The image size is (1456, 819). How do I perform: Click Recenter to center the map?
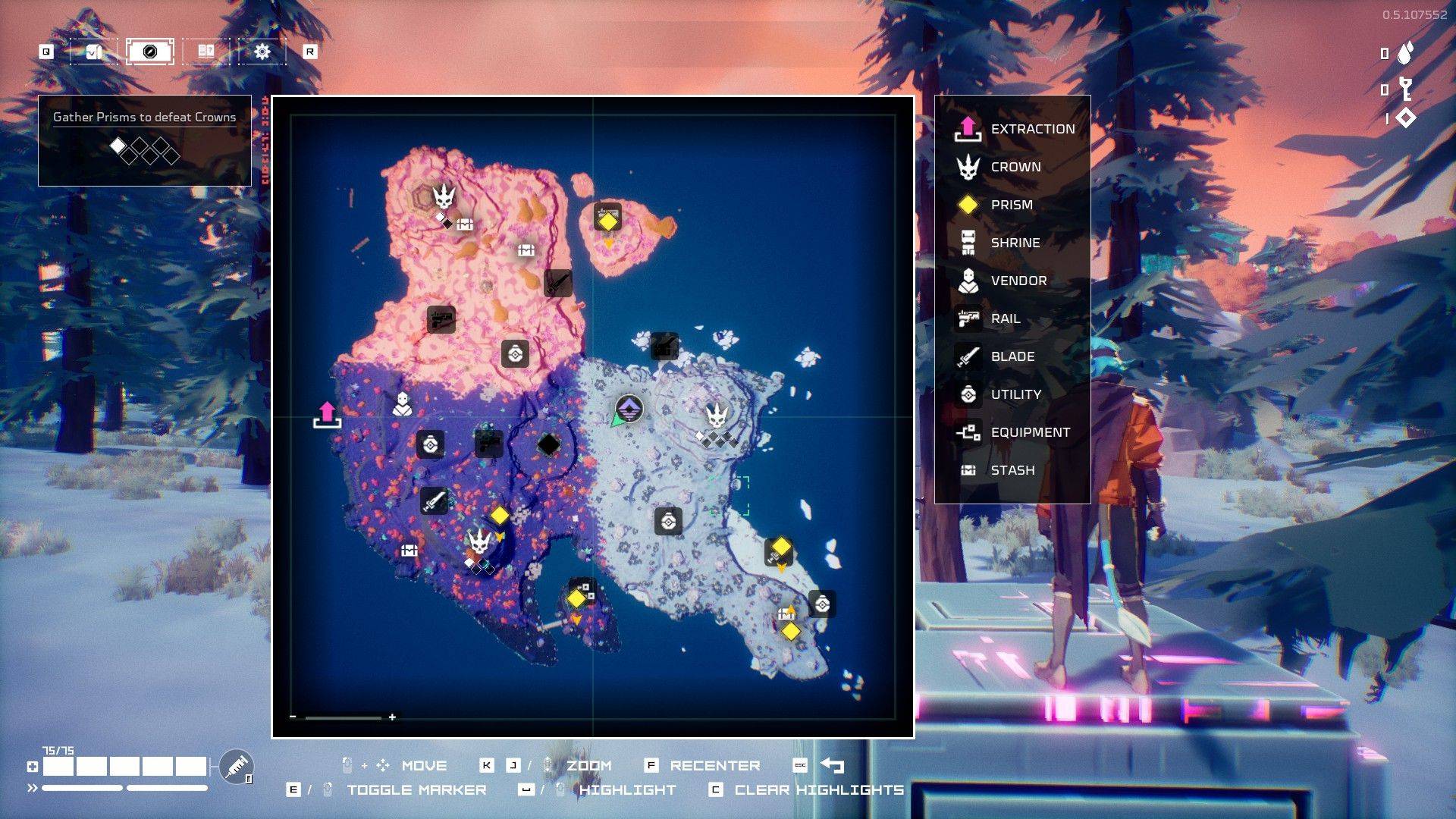(x=714, y=765)
